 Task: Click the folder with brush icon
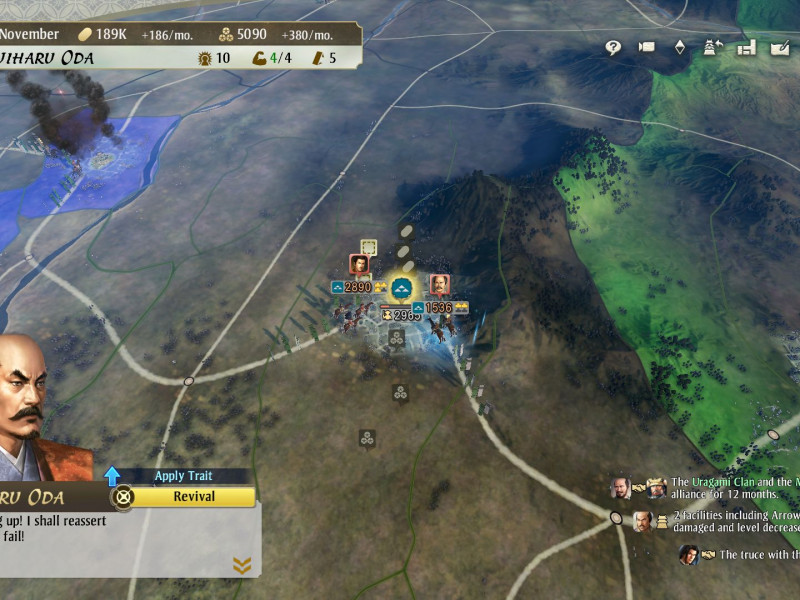click(x=780, y=47)
